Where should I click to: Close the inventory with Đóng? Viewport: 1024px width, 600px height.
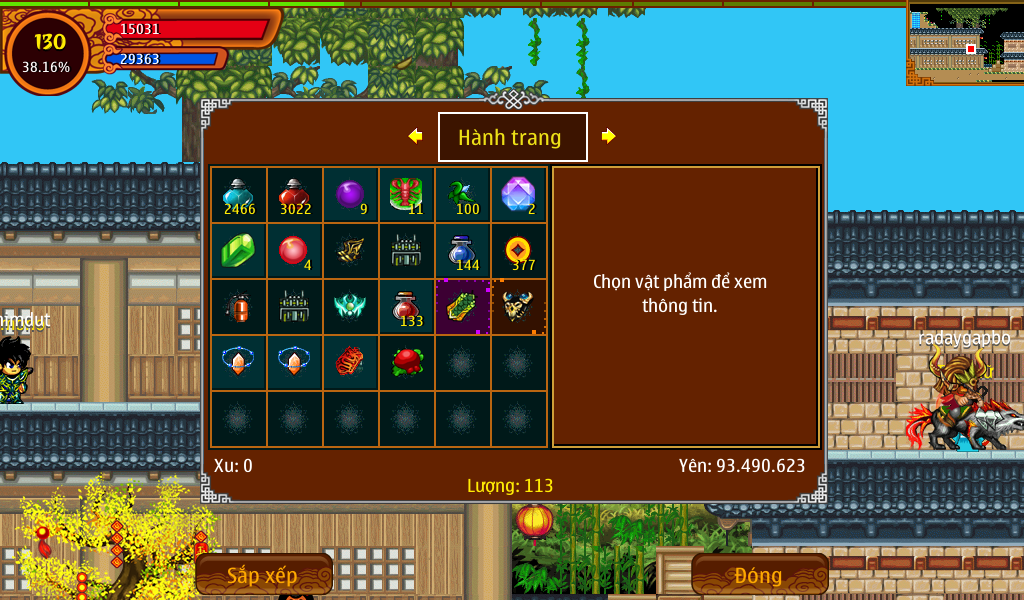759,575
